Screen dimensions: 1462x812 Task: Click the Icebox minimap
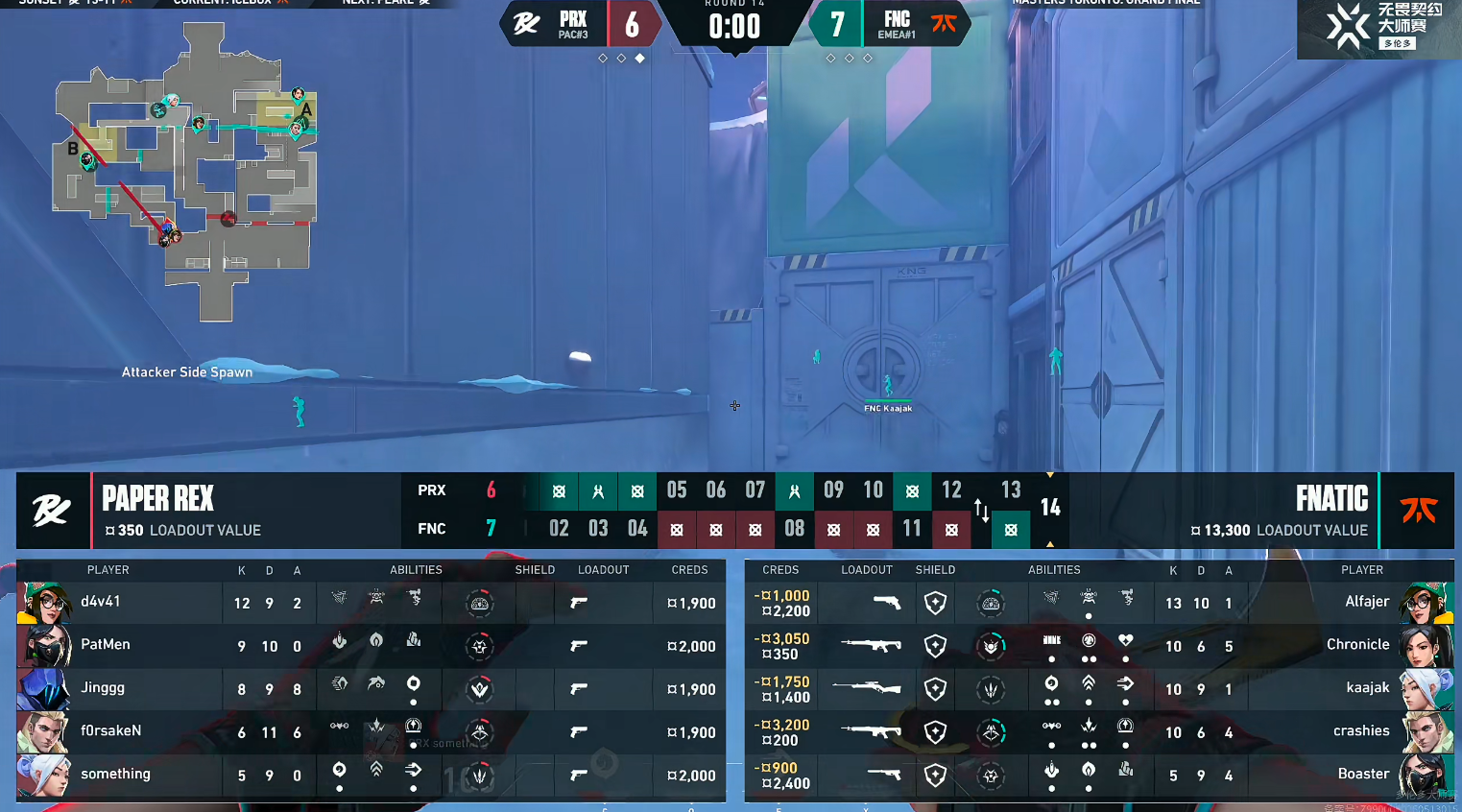coord(185,173)
